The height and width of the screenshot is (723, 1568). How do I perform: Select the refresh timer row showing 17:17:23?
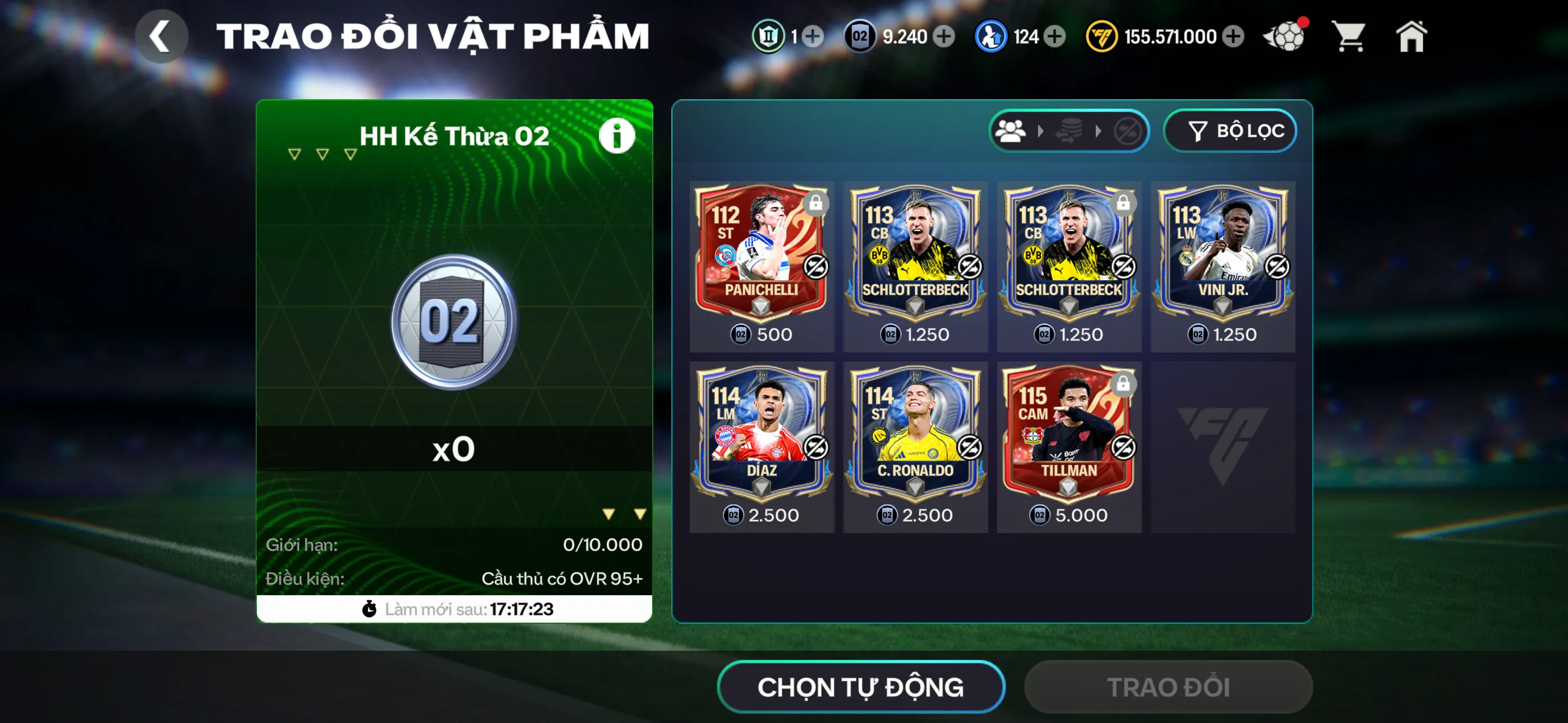(x=454, y=609)
